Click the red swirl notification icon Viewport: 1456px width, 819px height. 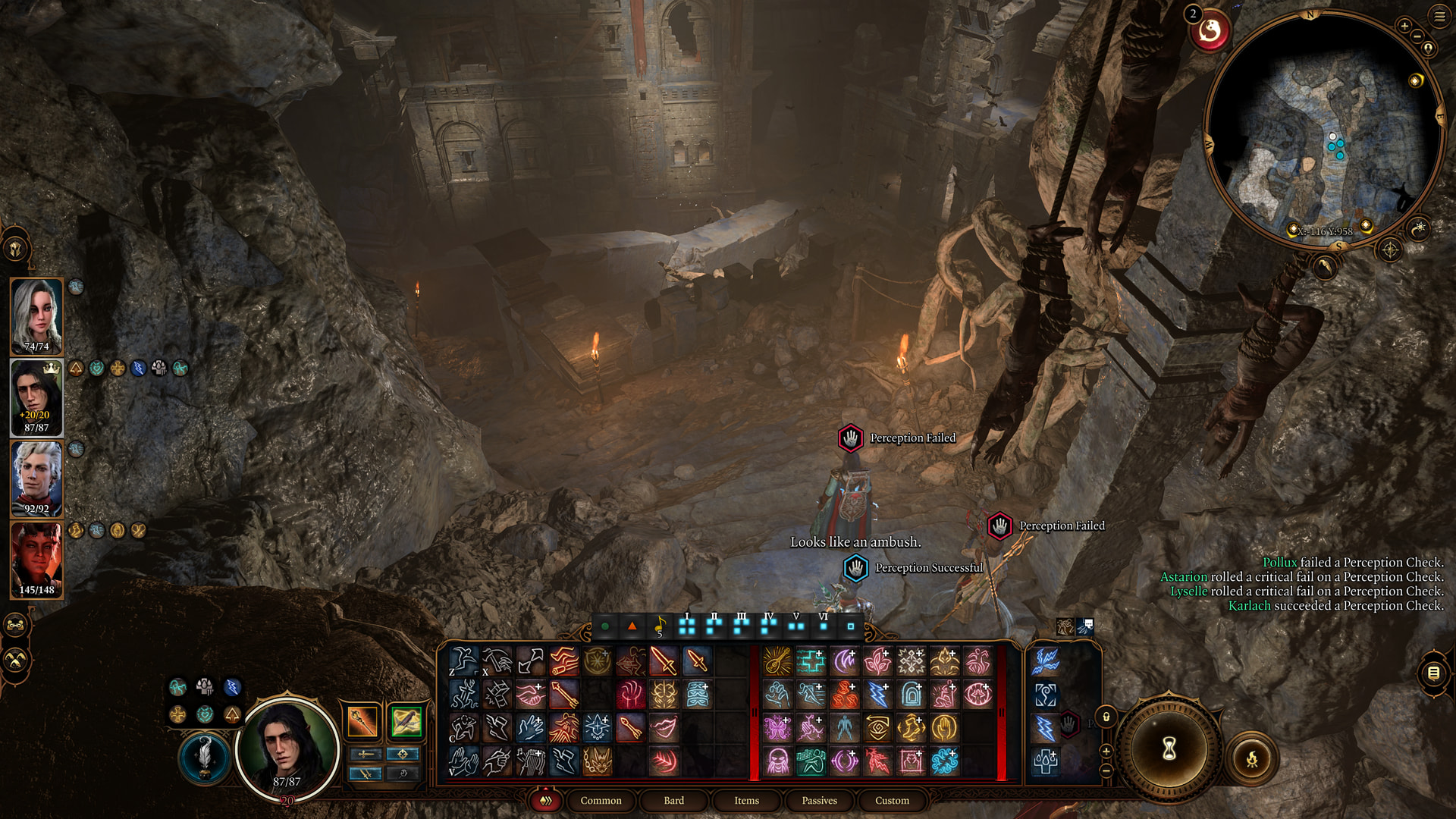(x=1210, y=31)
